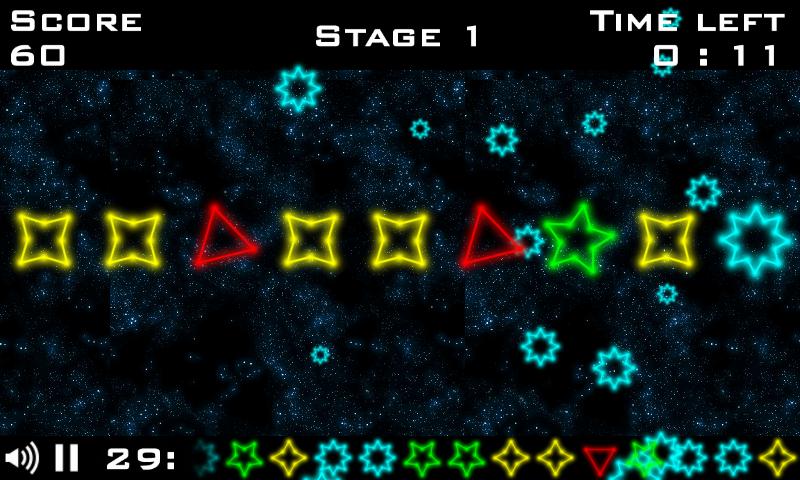Screen dimensions: 800x480
Task: Toggle the sound speaker icon
Action: click(21, 459)
